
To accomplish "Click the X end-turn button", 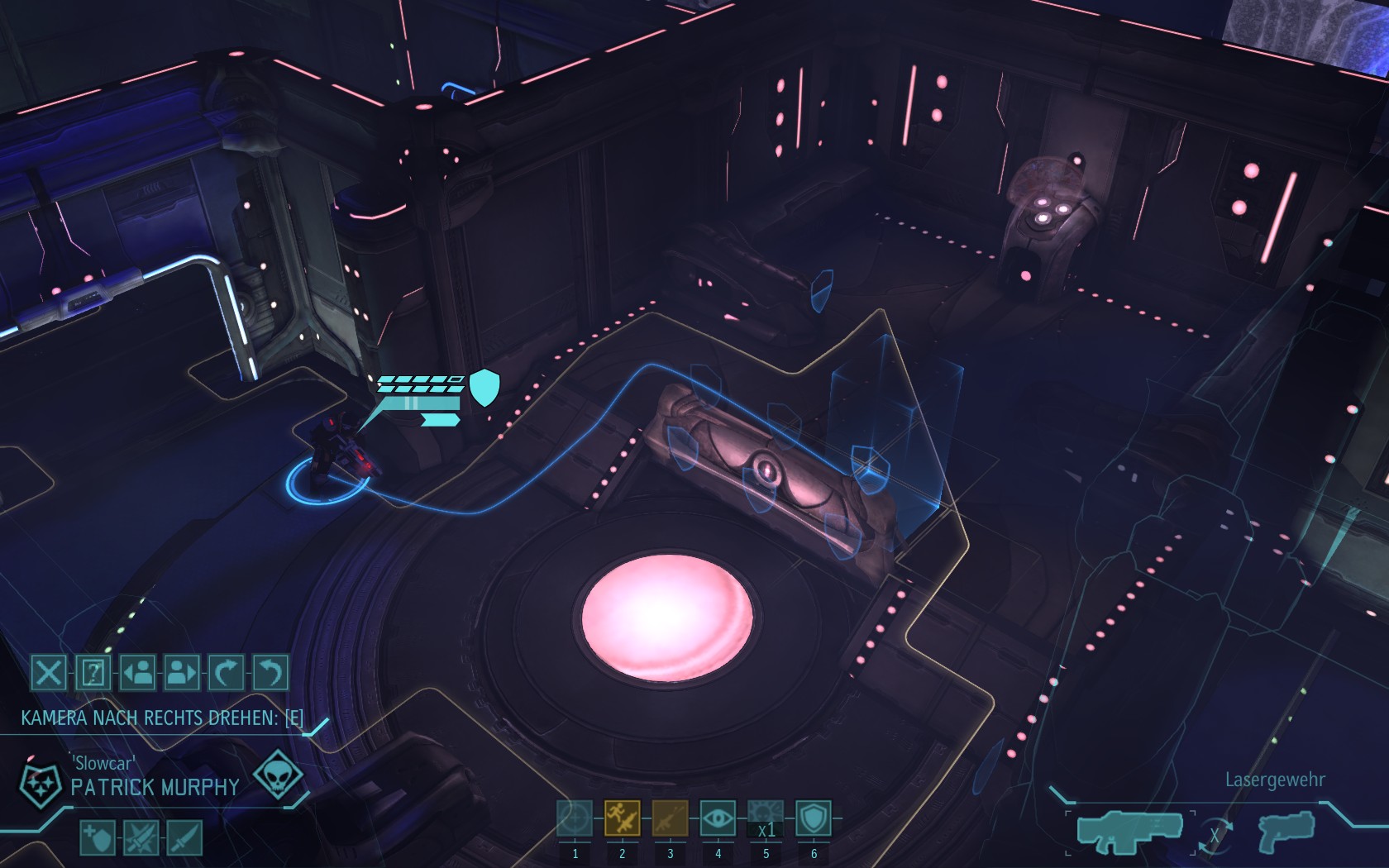I will coord(48,673).
